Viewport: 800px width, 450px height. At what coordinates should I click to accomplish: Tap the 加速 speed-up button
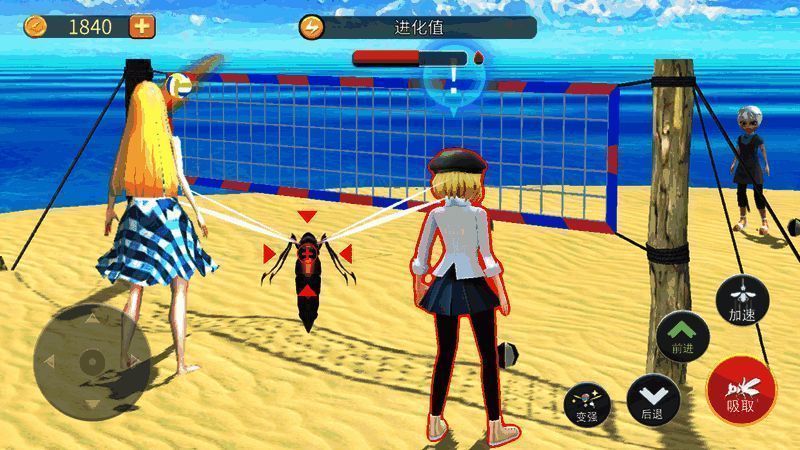[742, 299]
